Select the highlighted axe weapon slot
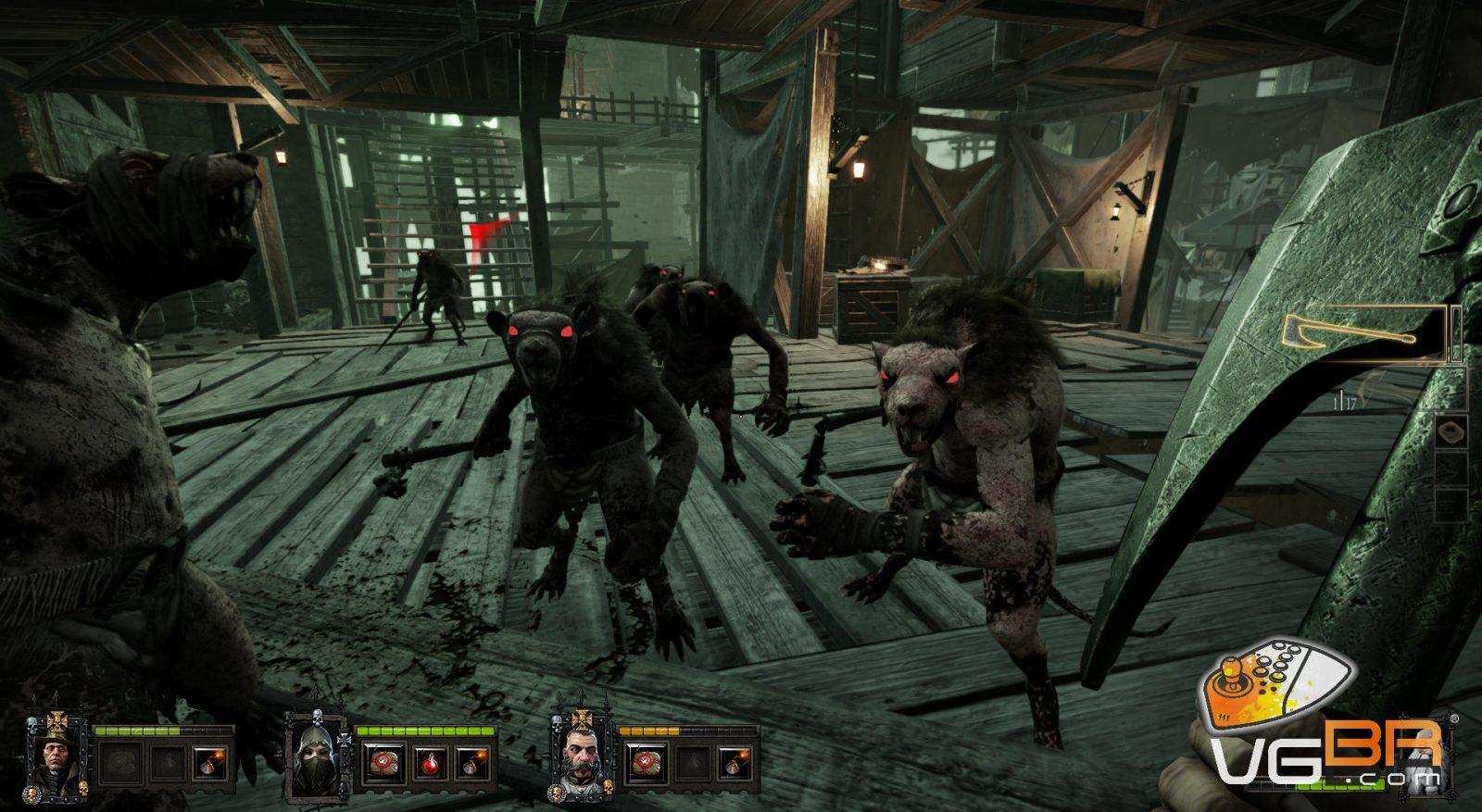The width and height of the screenshot is (1482, 812). click(1363, 334)
